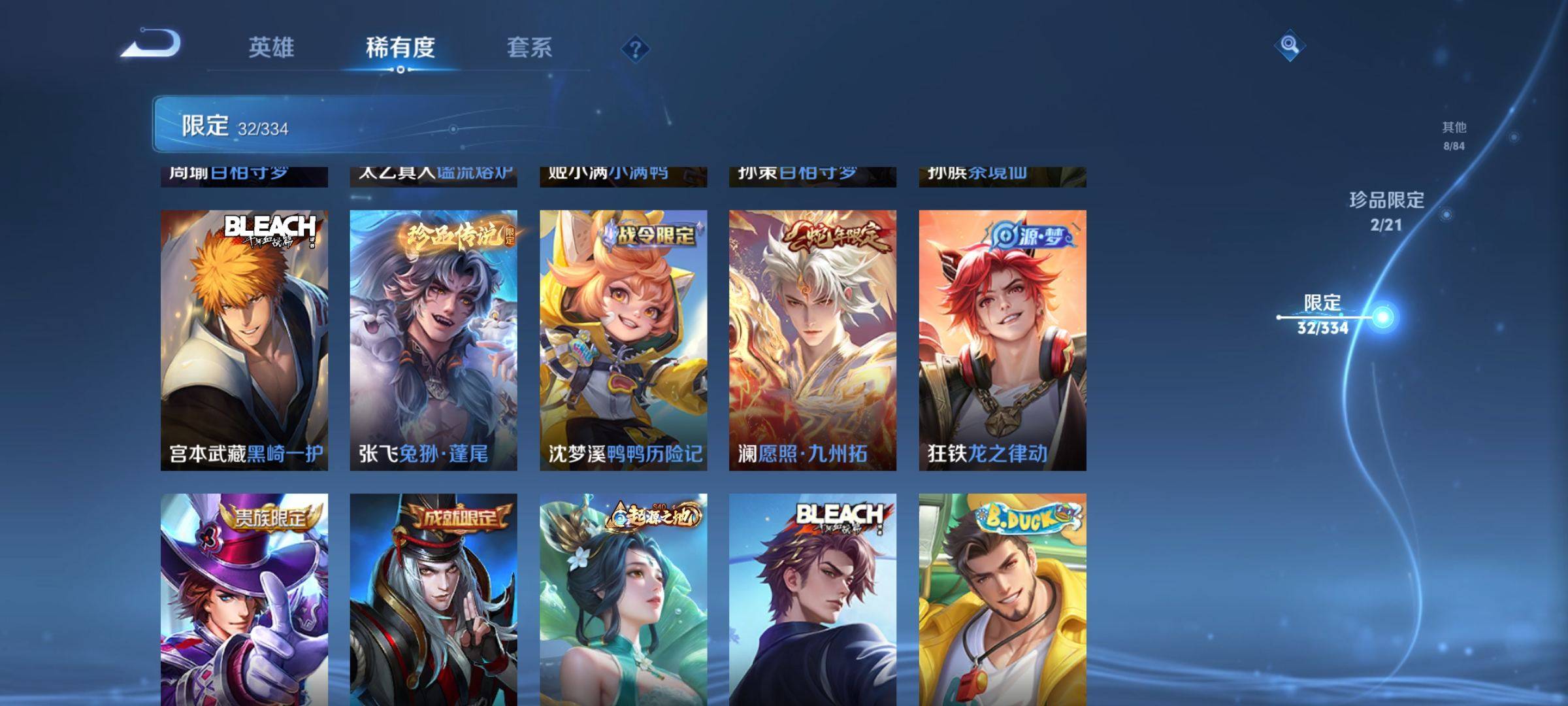Jump to the 其他 rarity section
Screen dimensions: 1568x706
click(x=1454, y=135)
